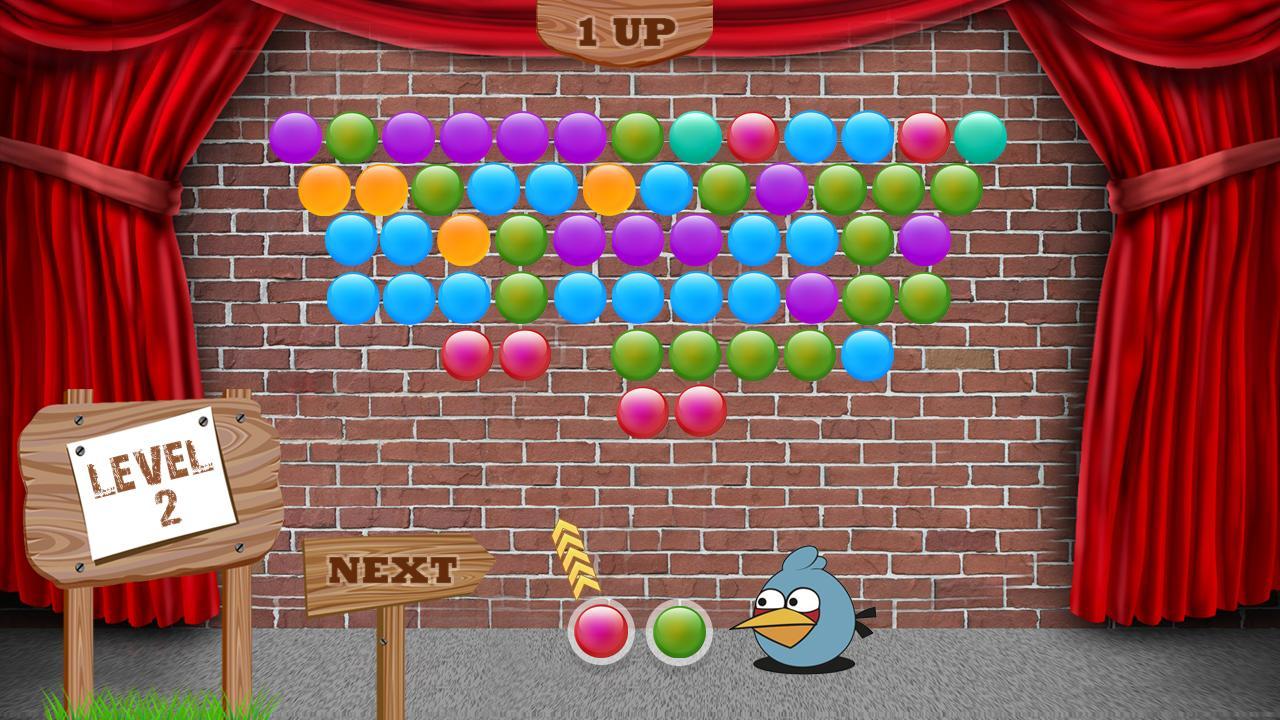Click the LEVEL 2 sign
This screenshot has width=1280, height=720.
(150, 480)
